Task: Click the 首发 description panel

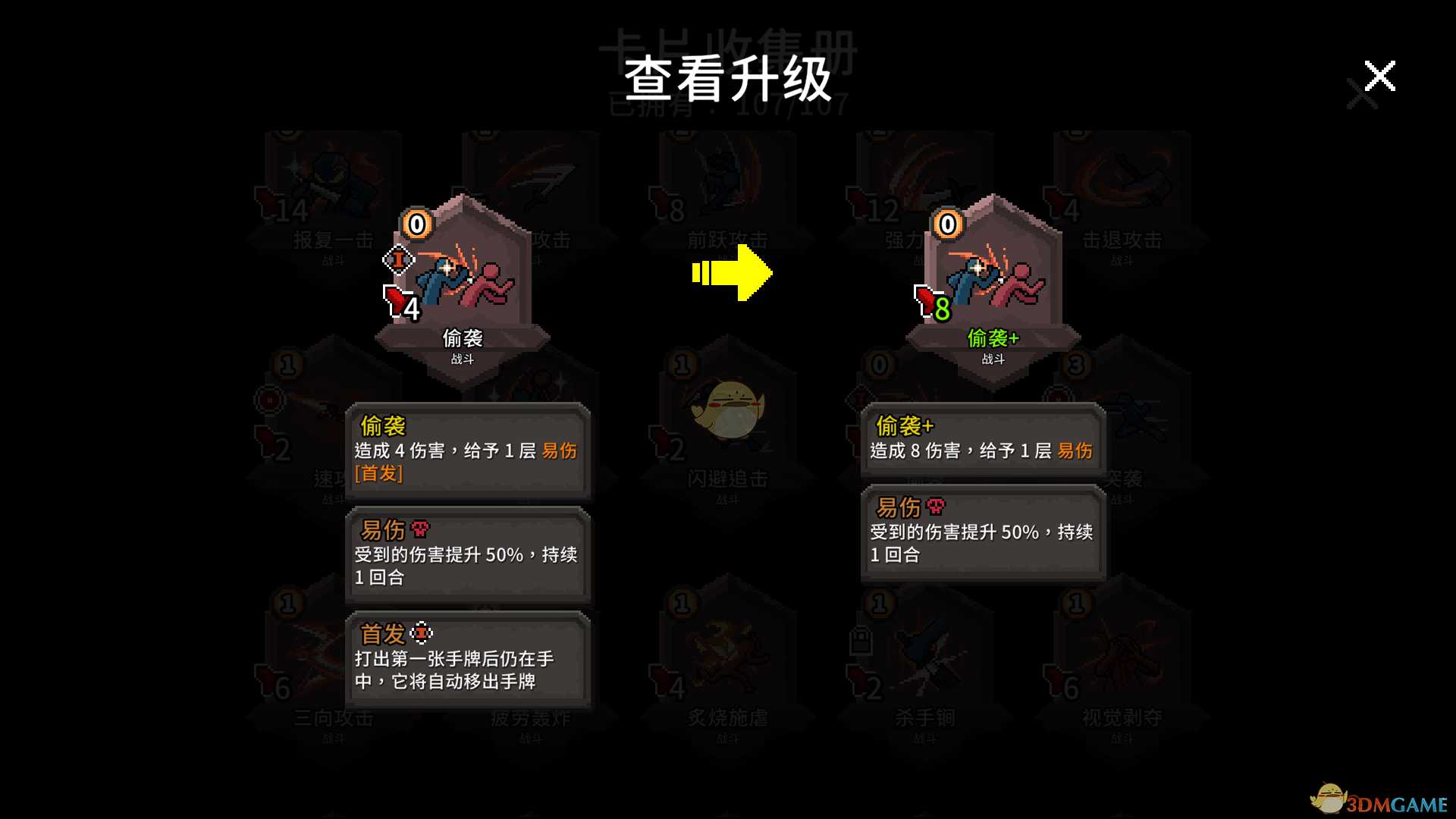Action: pos(468,660)
